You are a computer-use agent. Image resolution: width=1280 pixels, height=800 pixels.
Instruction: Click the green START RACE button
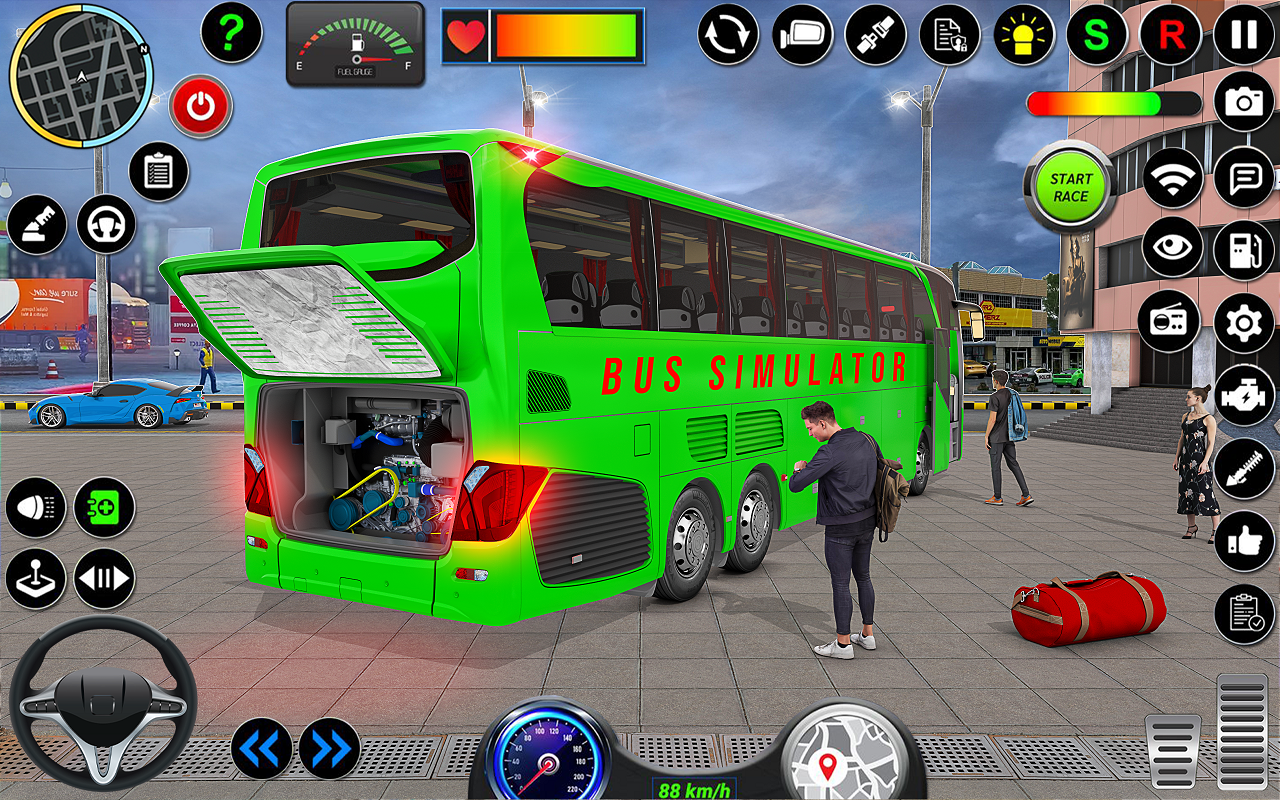coord(1070,187)
